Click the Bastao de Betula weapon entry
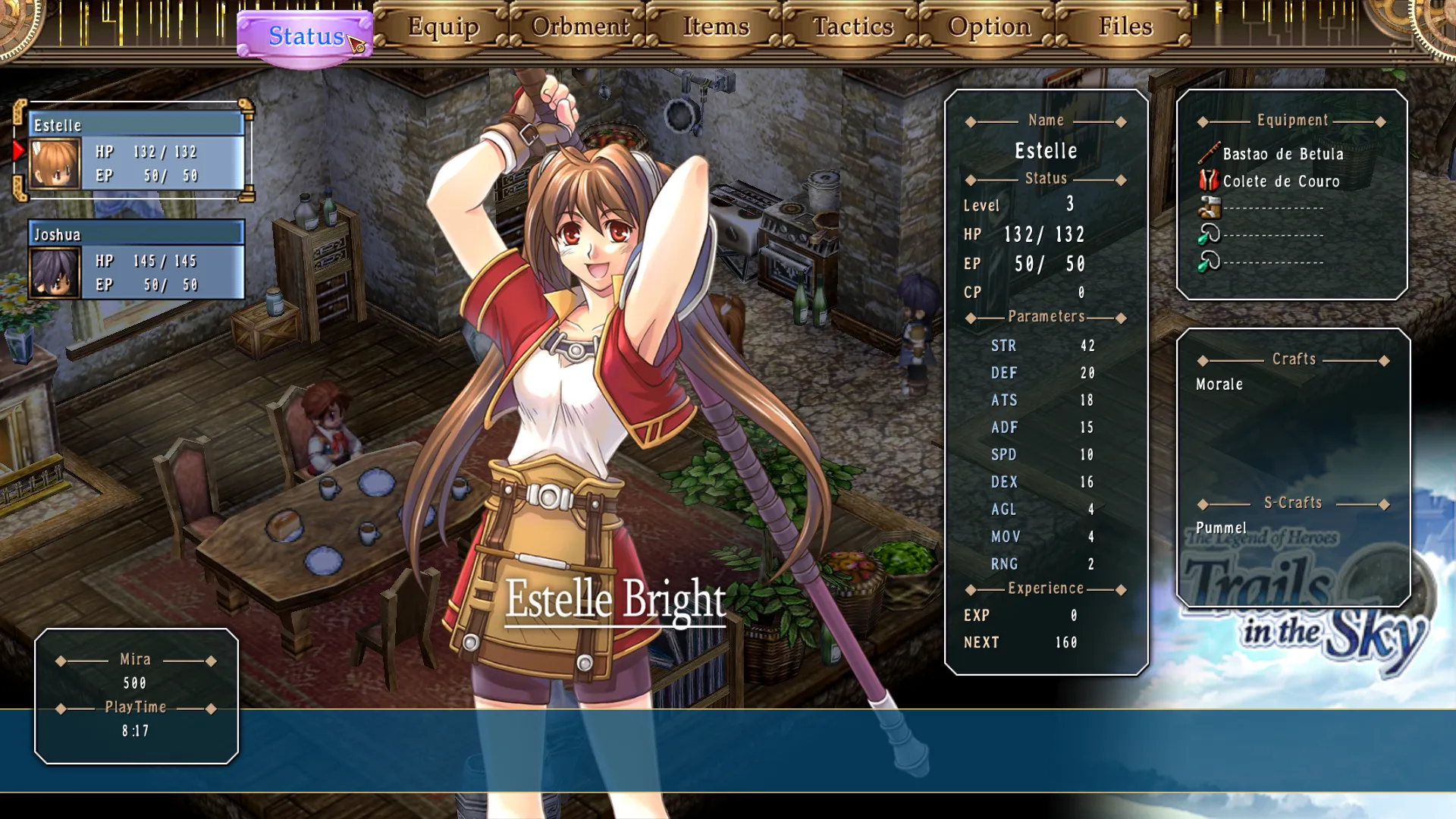1456x819 pixels. point(1282,154)
